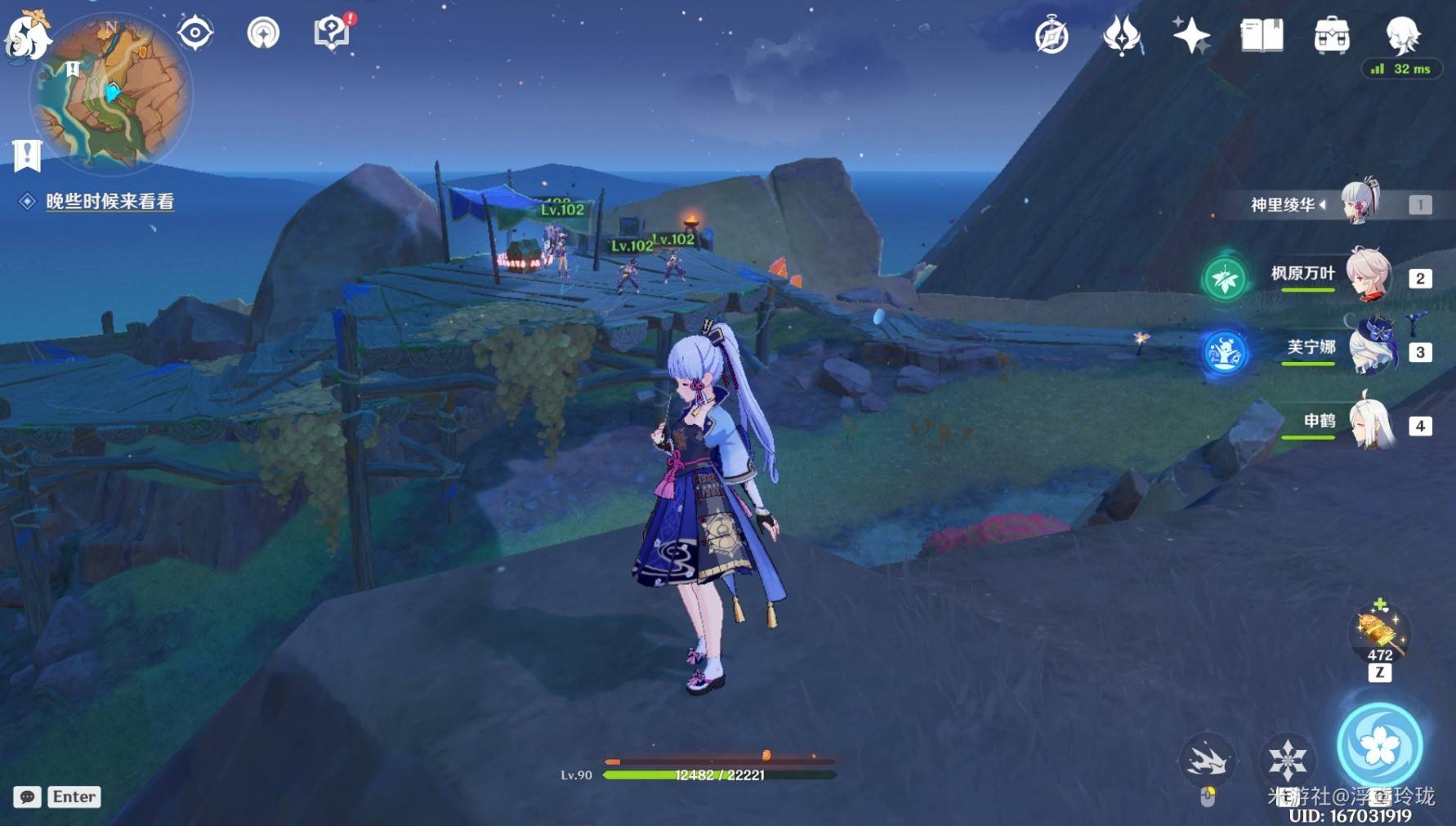1456x826 pixels.
Task: Open the tutorial book with red alert
Action: coord(332,33)
